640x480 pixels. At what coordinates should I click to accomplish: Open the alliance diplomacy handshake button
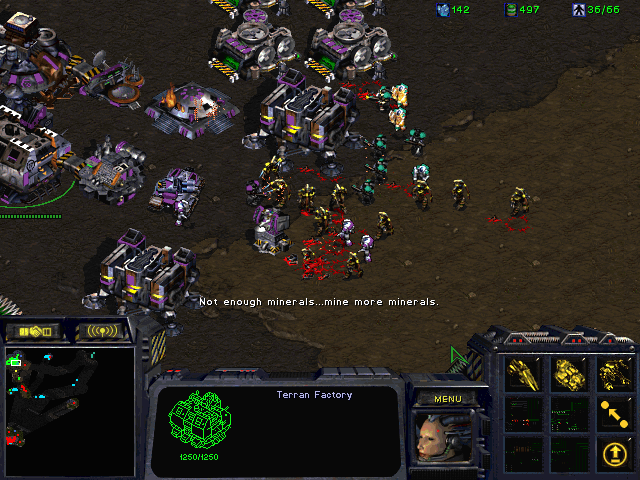click(x=34, y=331)
